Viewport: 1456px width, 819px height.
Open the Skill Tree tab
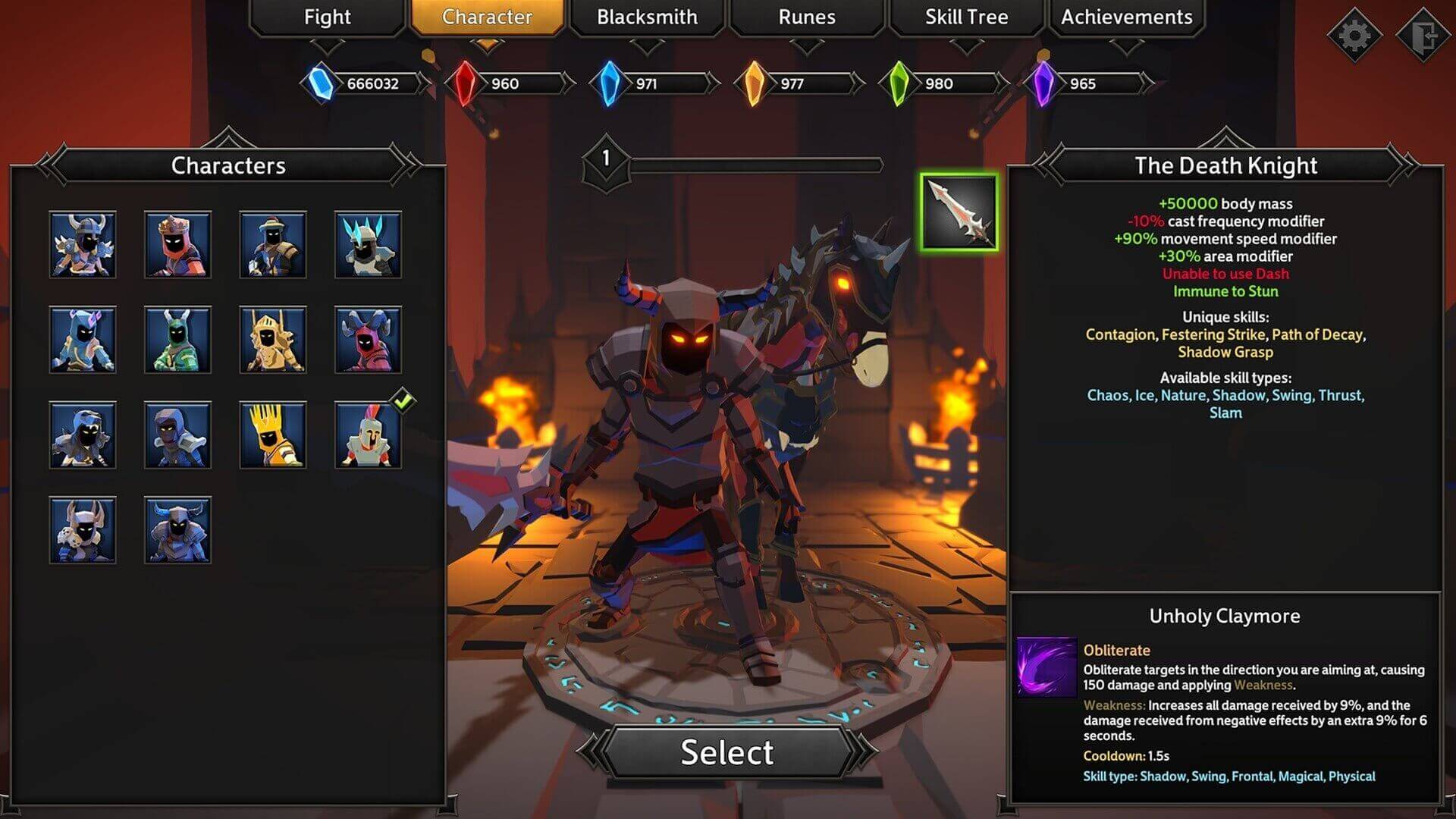(x=965, y=17)
